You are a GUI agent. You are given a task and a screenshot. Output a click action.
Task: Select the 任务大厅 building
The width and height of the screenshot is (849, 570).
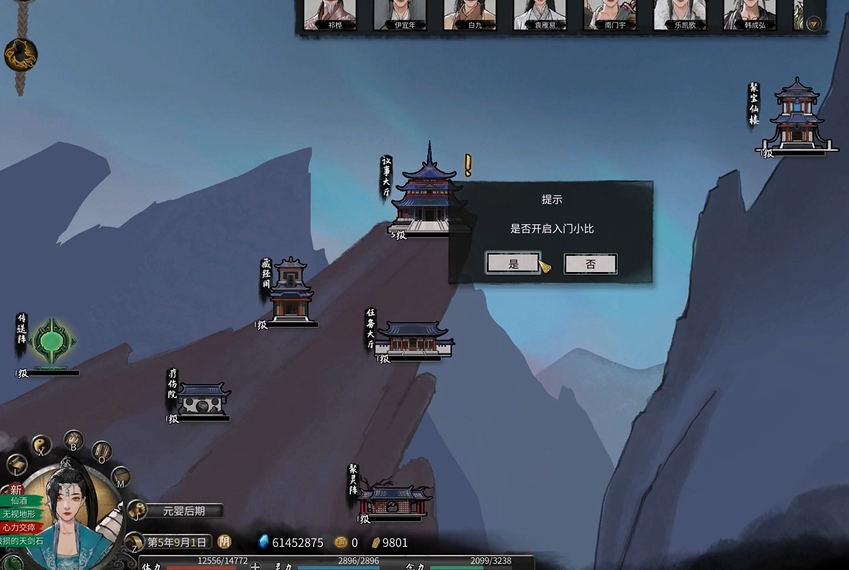point(414,337)
